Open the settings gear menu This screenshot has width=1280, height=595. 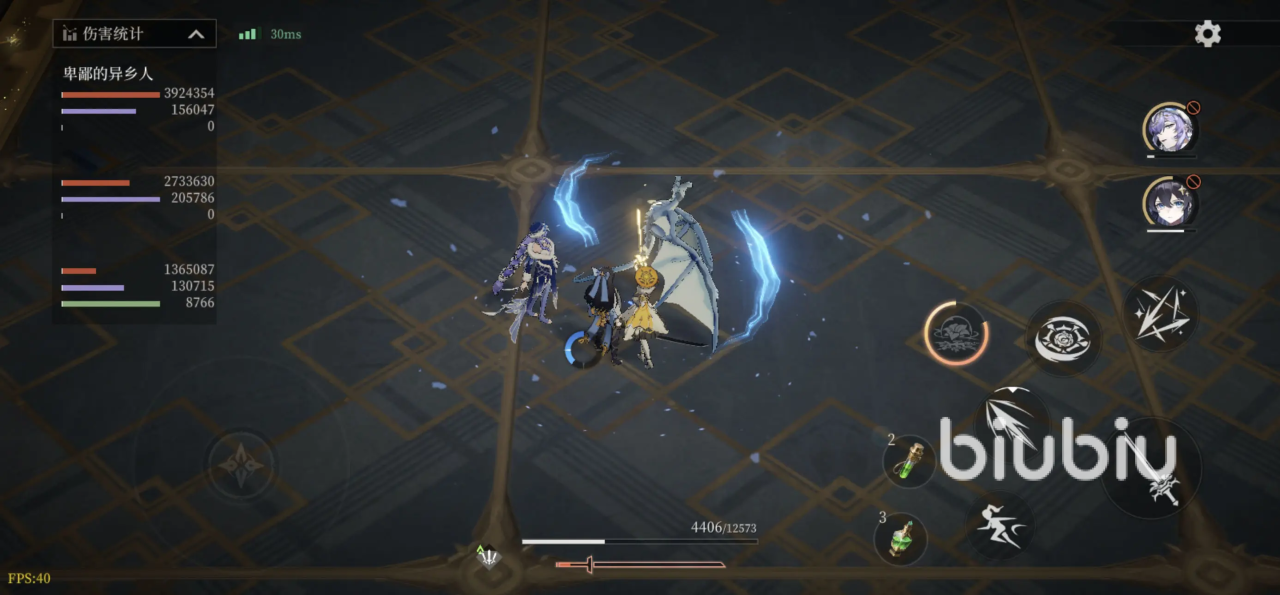(x=1207, y=34)
